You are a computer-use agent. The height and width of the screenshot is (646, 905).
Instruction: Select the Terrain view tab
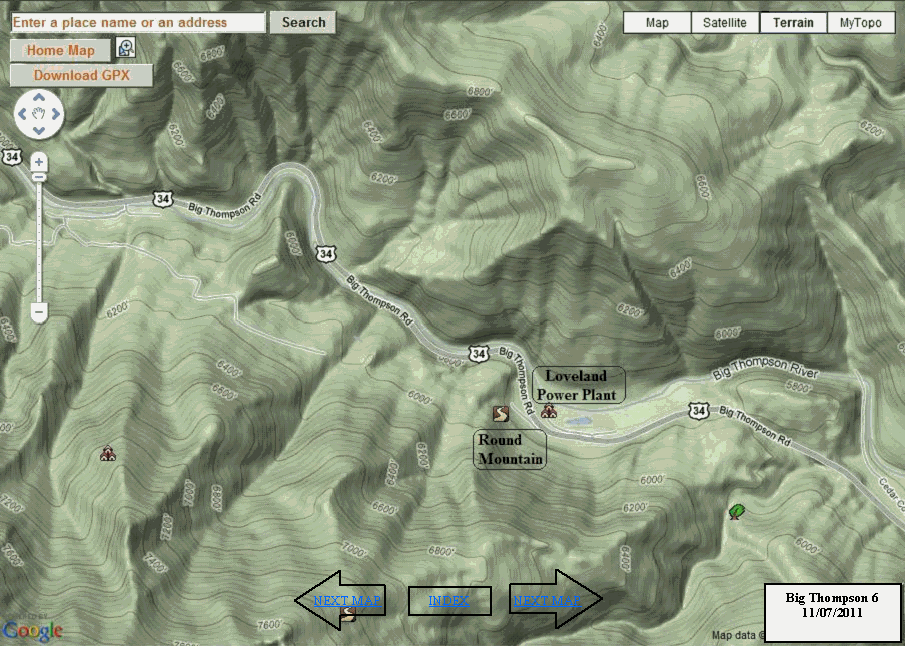793,23
